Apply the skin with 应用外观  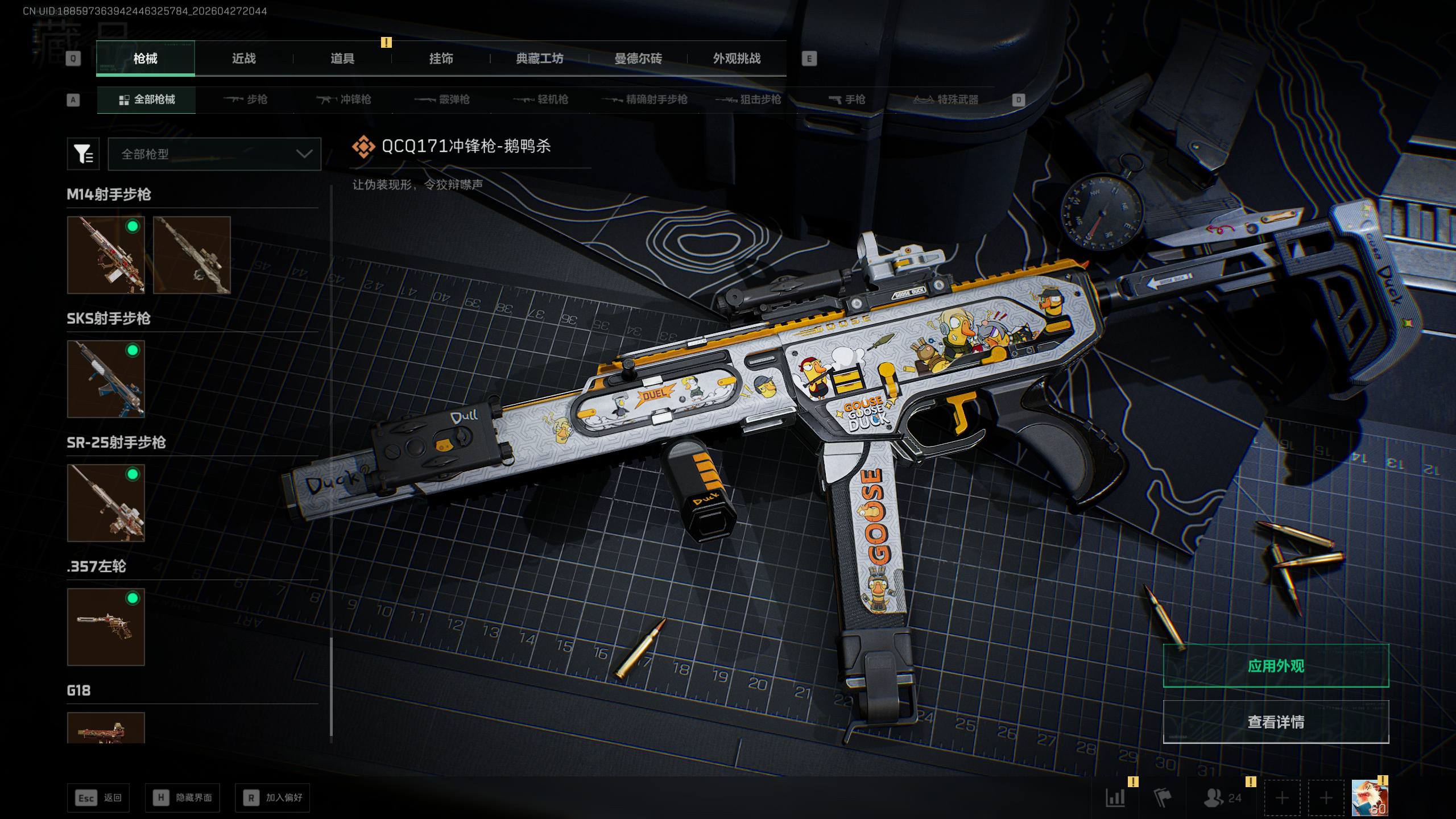(1276, 665)
